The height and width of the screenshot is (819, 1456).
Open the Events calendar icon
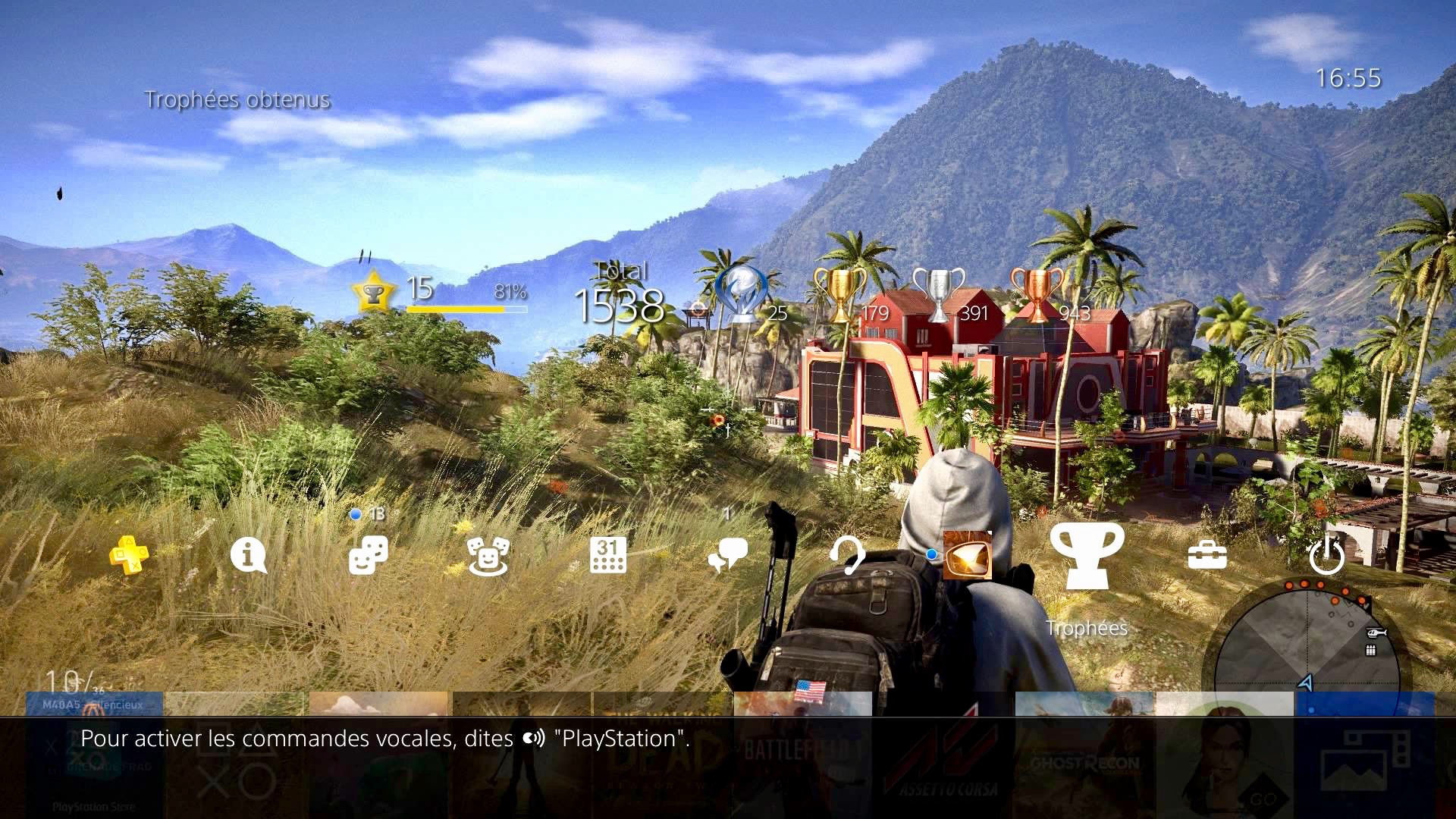[607, 556]
